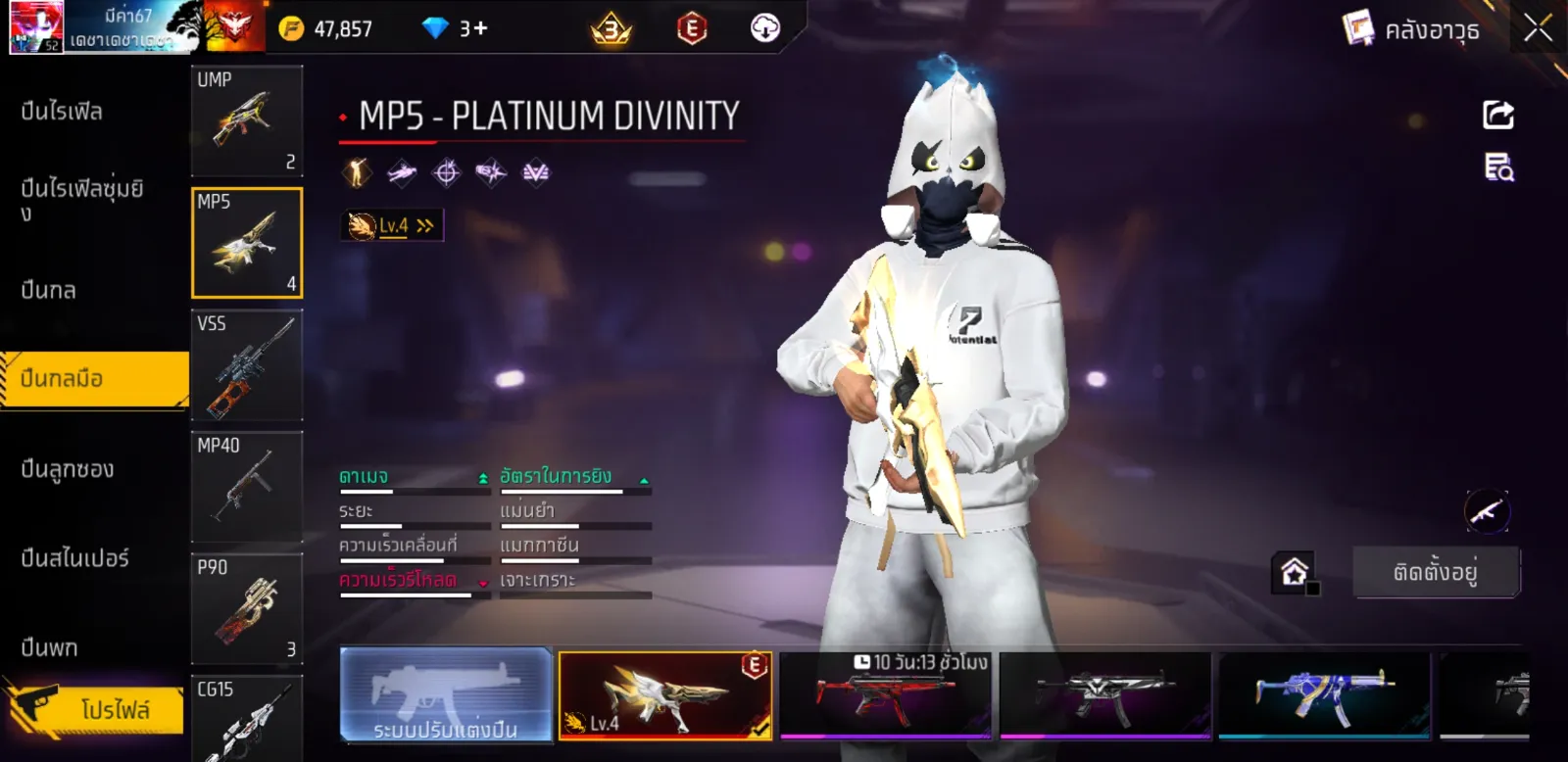Viewport: 1568px width, 762px height.
Task: Close the weapon armory screen
Action: (1538, 28)
